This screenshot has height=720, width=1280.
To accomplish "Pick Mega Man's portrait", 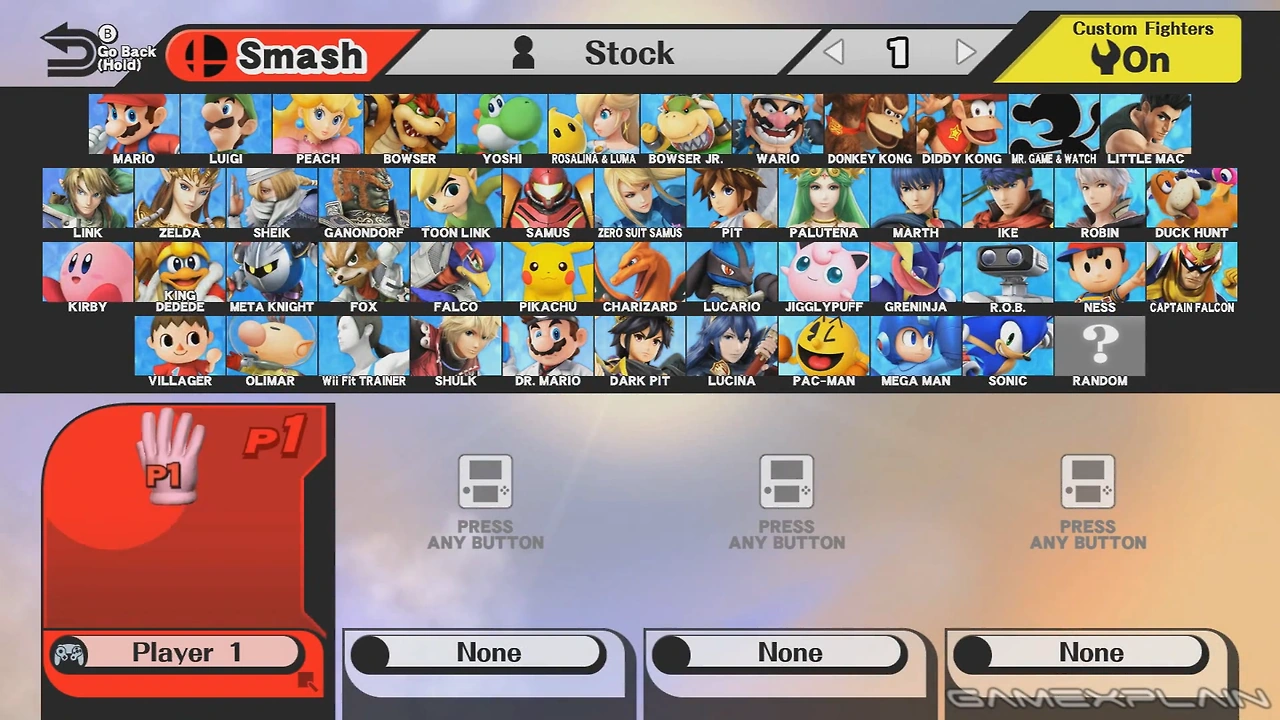I will click(x=915, y=345).
